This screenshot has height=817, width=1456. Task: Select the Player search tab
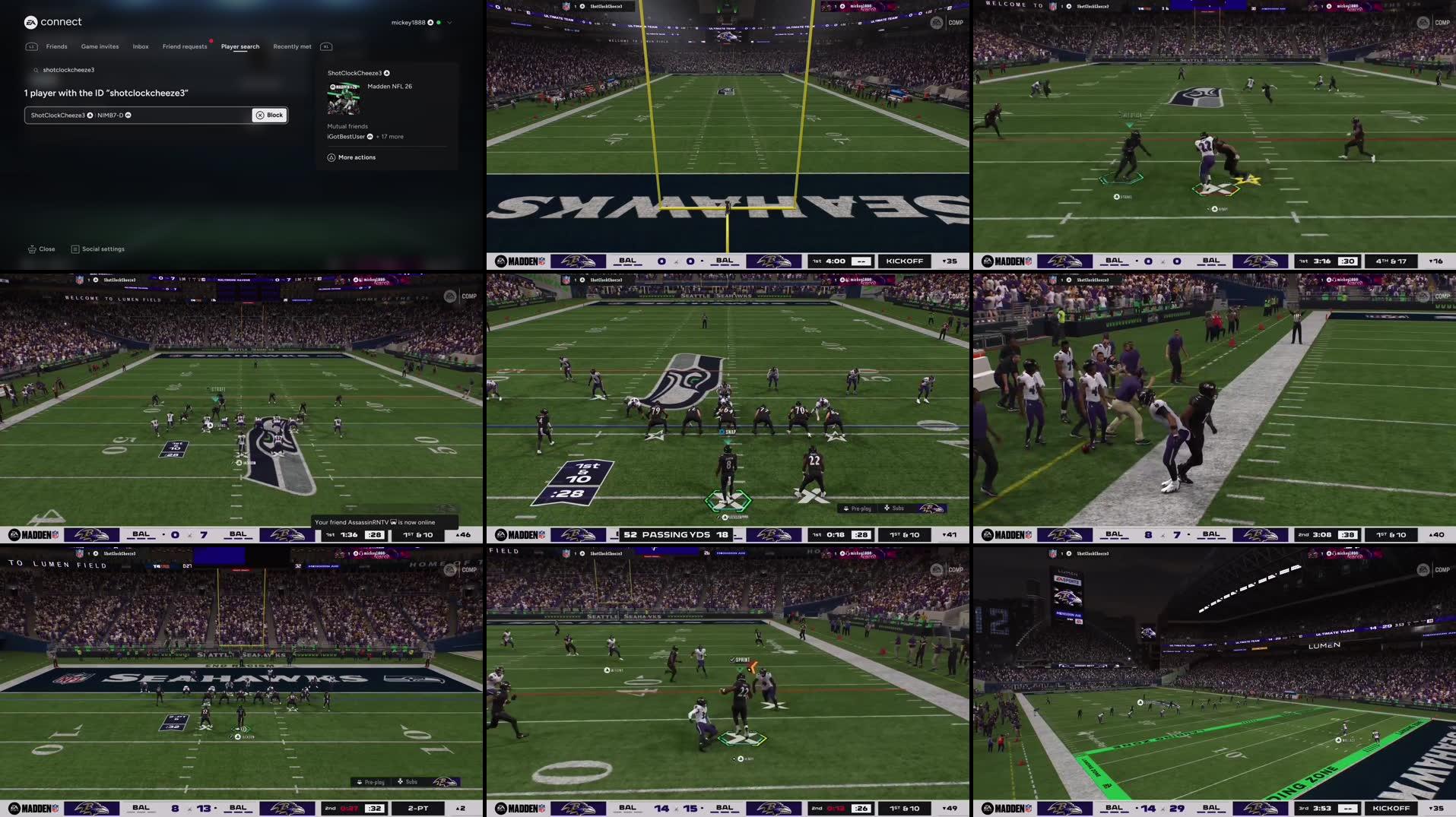tap(240, 47)
